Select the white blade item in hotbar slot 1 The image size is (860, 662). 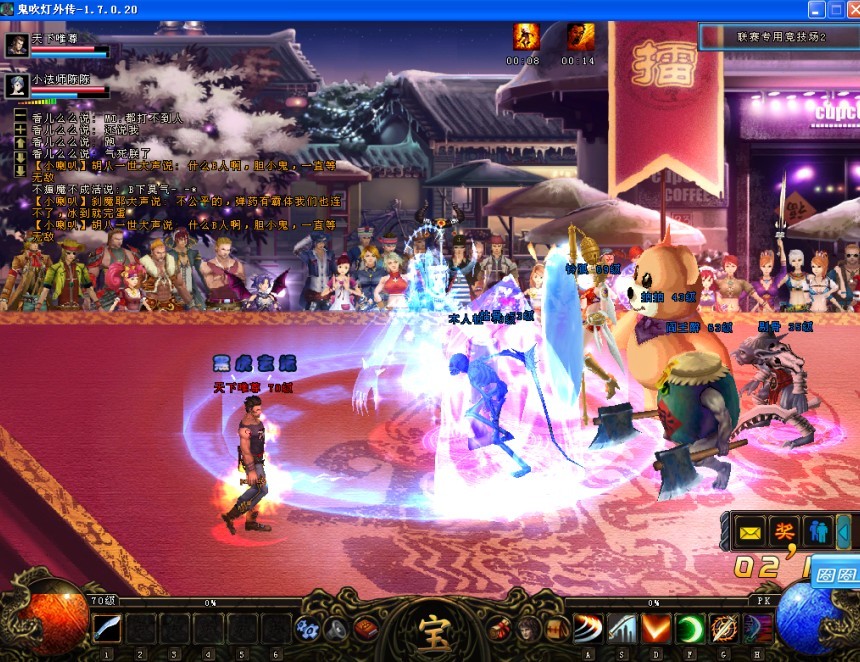(x=107, y=629)
